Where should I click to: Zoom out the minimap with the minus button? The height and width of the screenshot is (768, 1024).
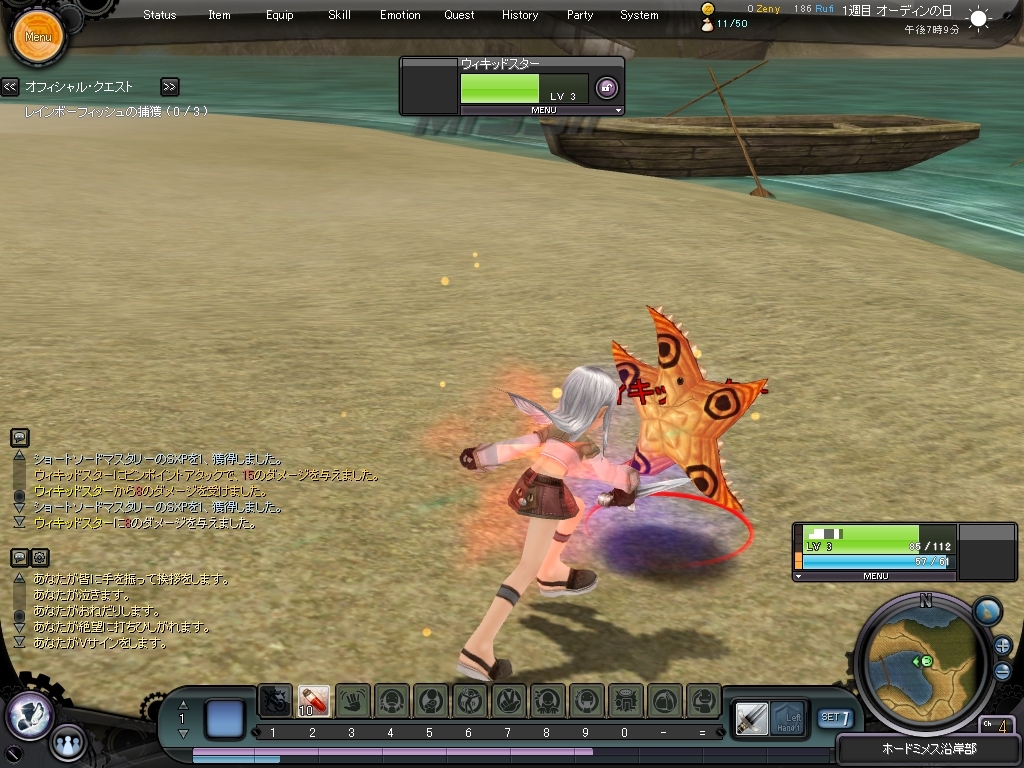point(1002,671)
